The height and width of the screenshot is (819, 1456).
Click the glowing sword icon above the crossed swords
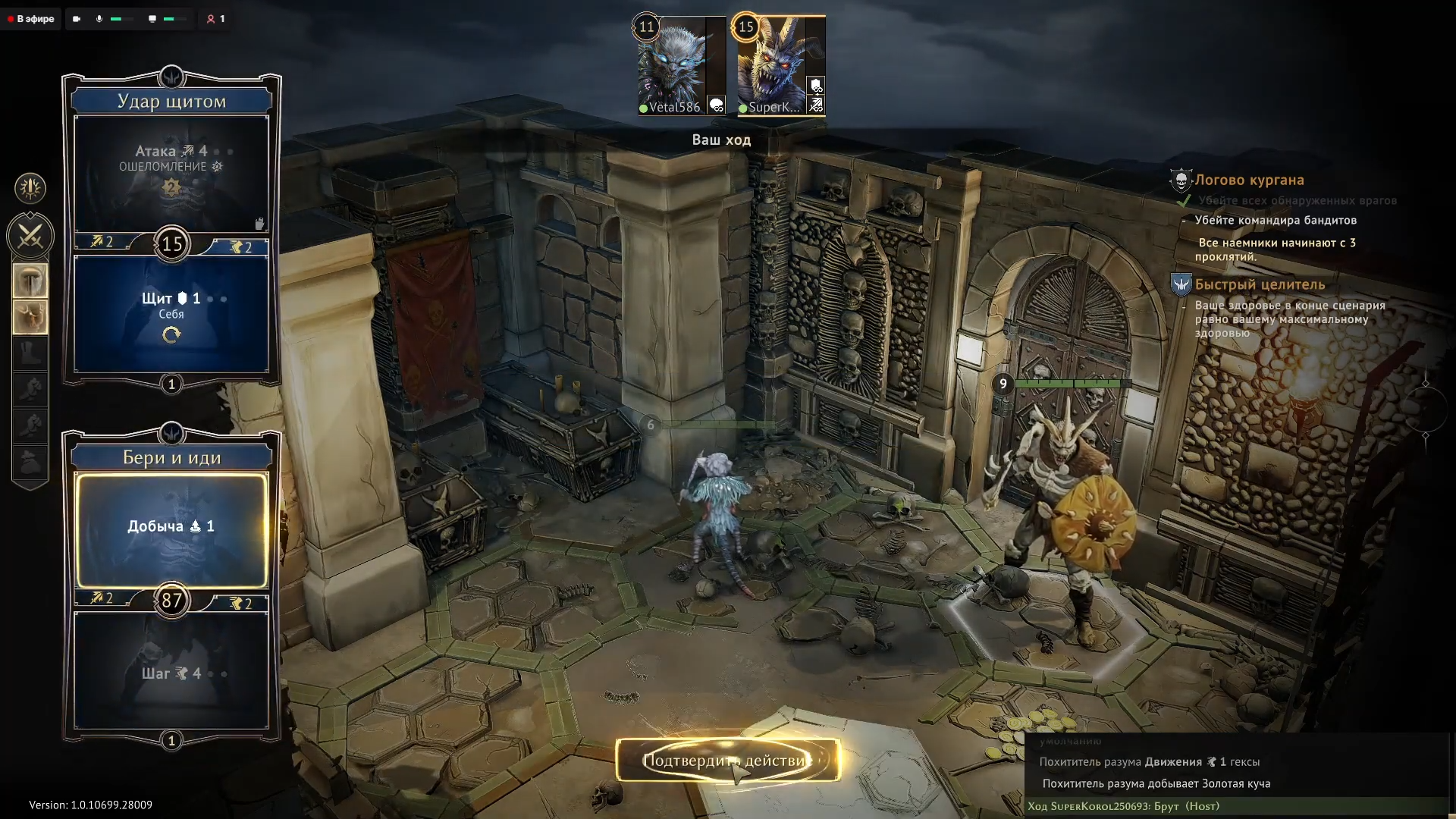click(x=30, y=188)
